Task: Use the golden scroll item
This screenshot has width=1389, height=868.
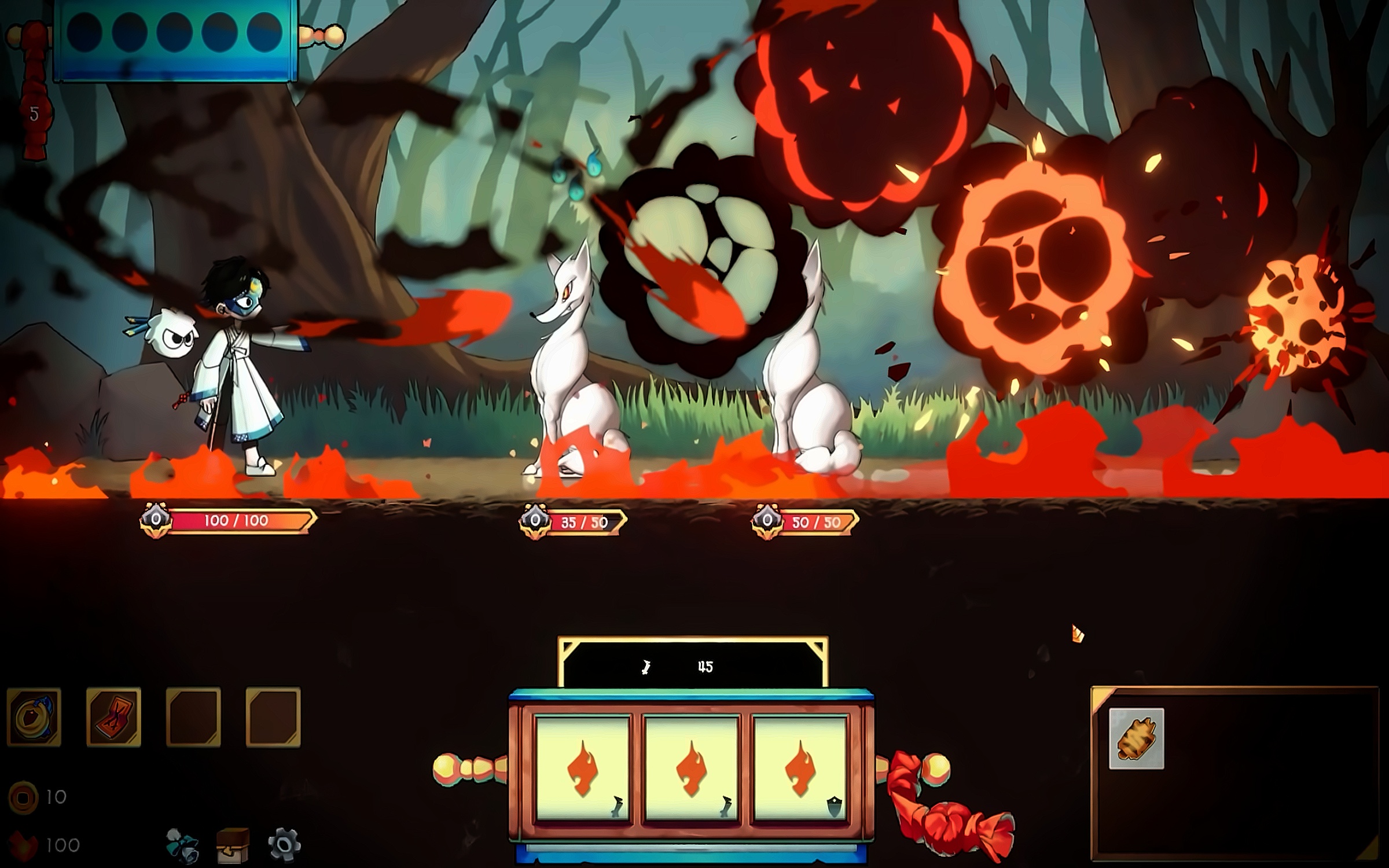Action: (x=1136, y=739)
